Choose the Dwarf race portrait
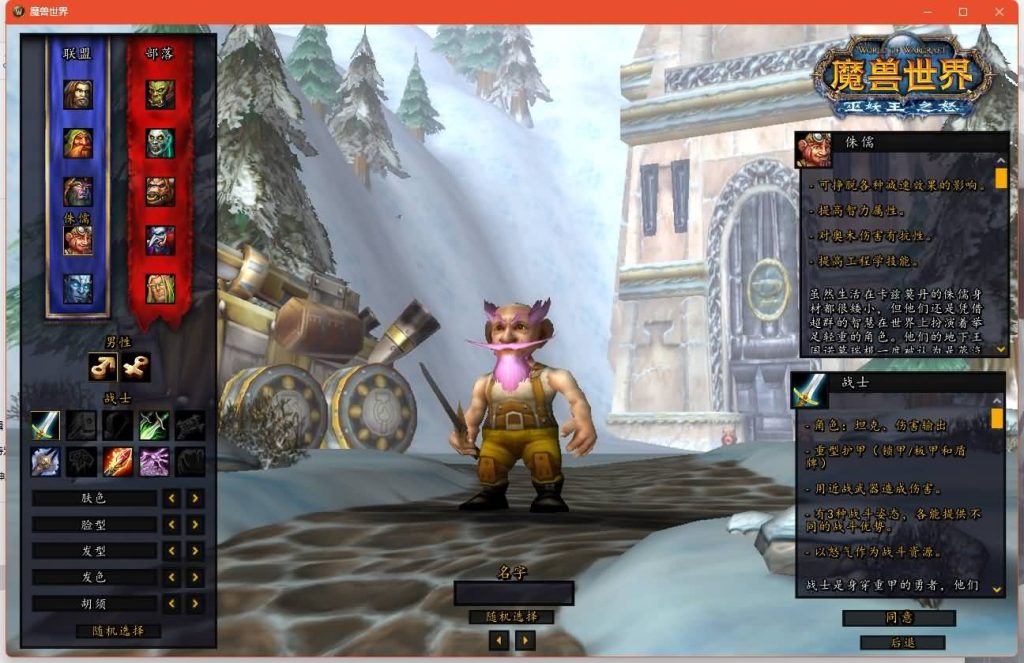This screenshot has height=663, width=1024. (78, 143)
